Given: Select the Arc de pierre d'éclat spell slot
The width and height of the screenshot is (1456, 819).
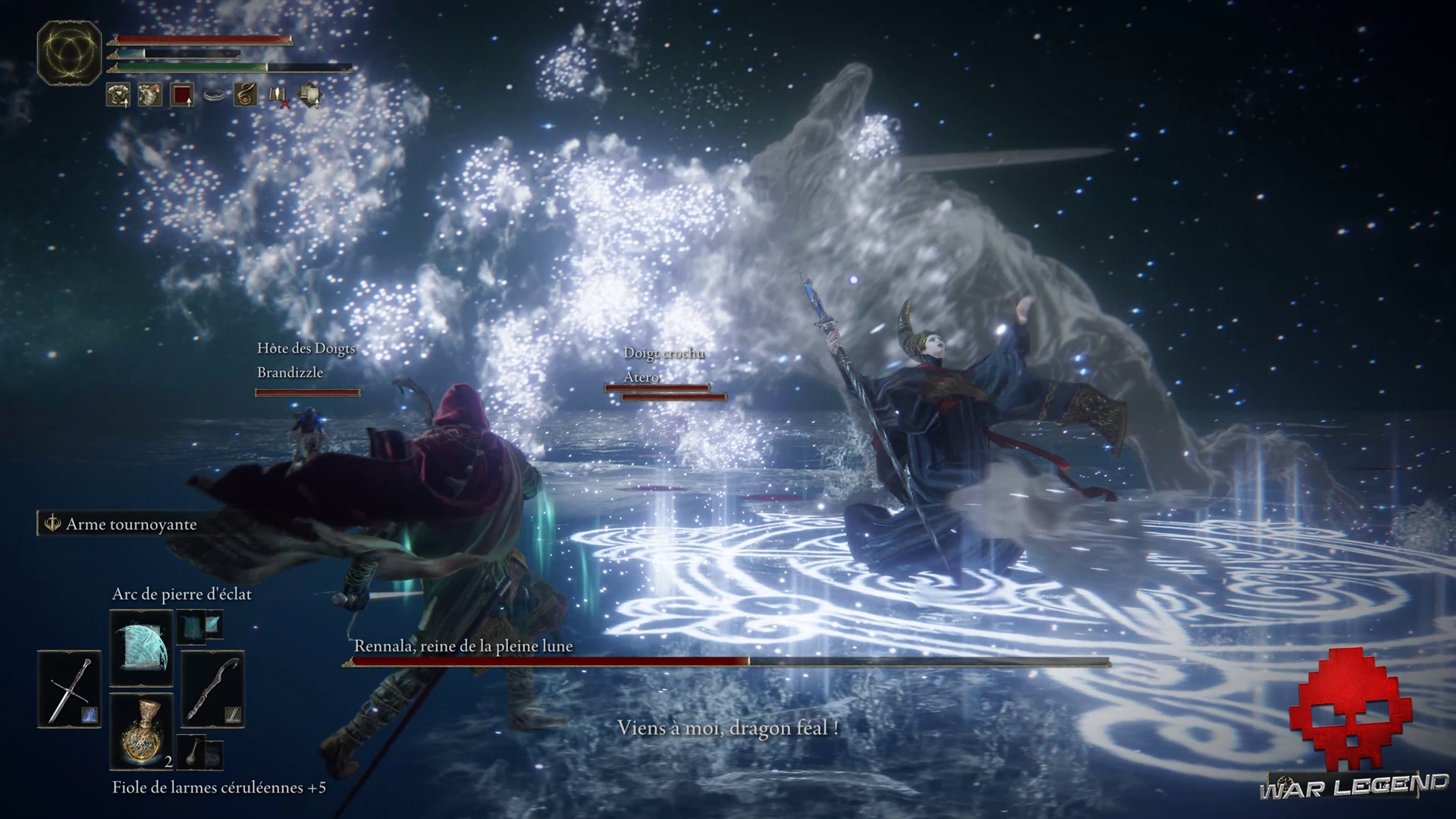Looking at the screenshot, I should pyautogui.click(x=142, y=648).
